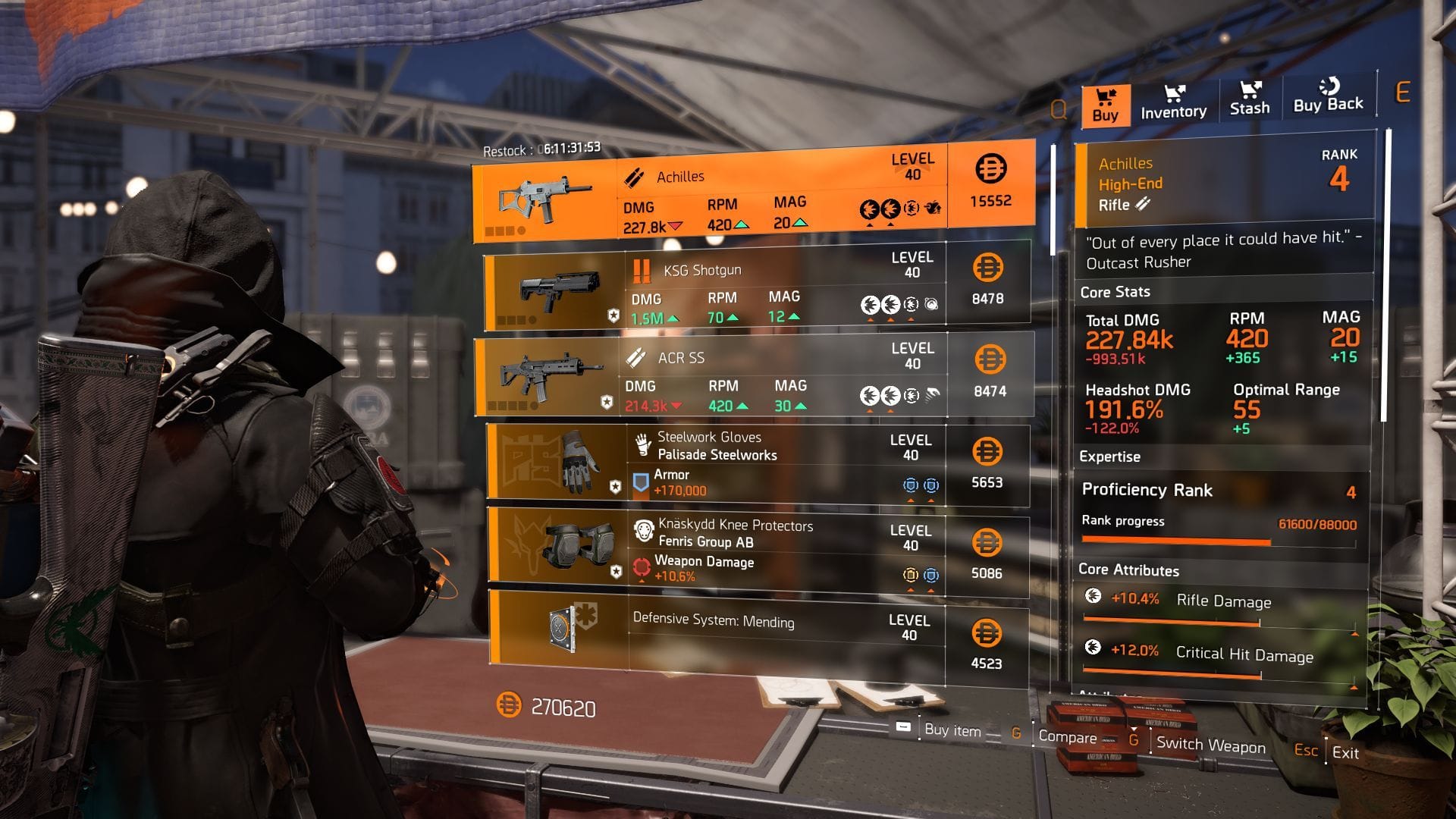Click a blue mod slot icon on Steelwork Gloves

pyautogui.click(x=912, y=483)
